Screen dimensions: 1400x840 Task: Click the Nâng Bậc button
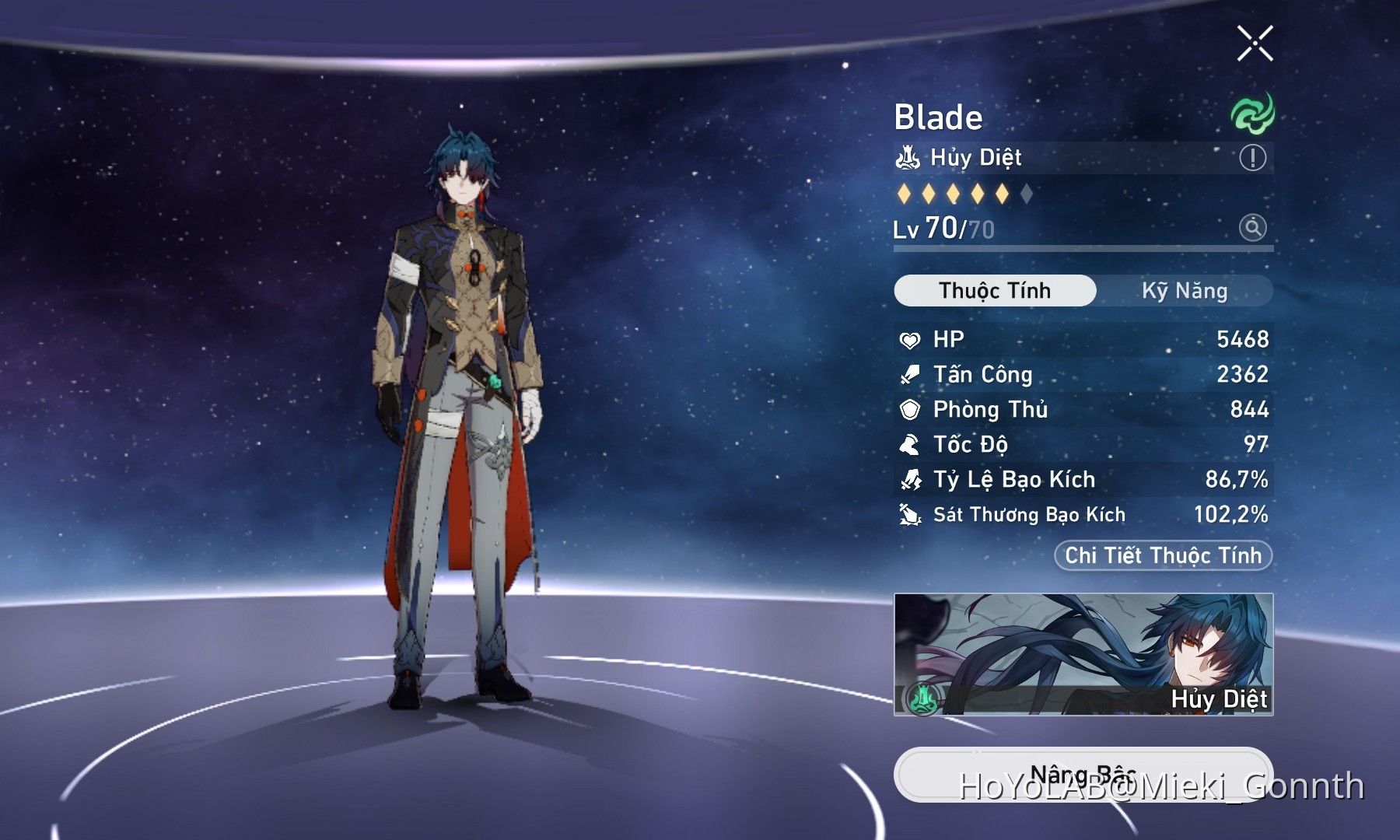[1083, 775]
